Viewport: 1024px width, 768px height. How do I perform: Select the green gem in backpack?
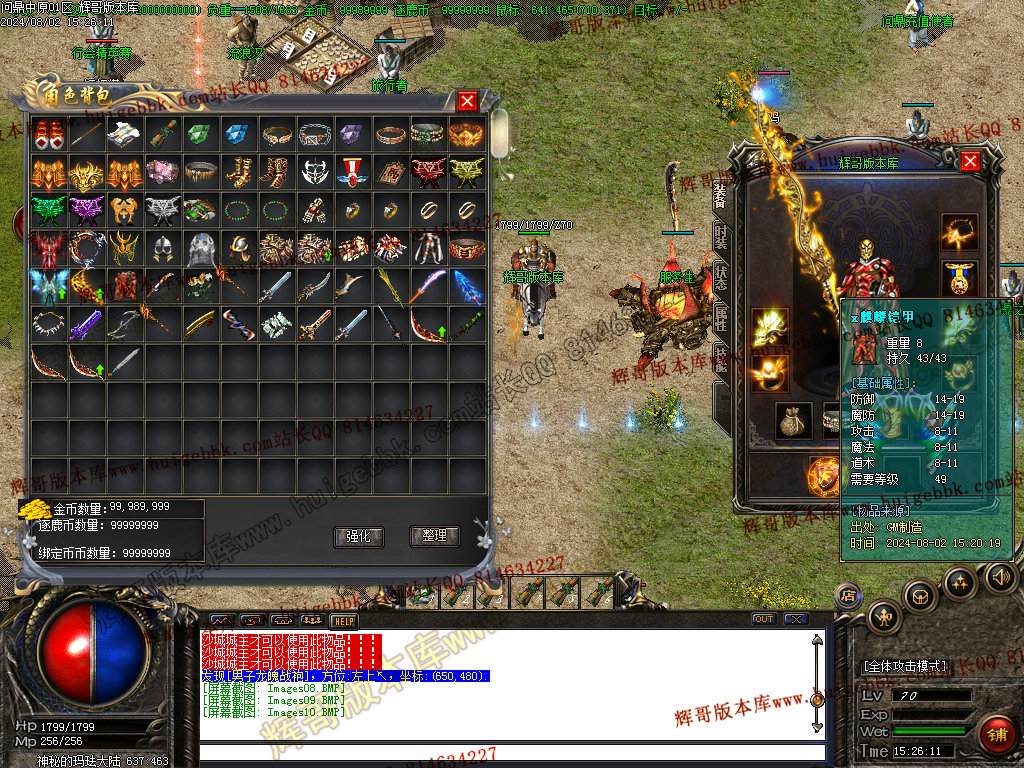pos(199,135)
